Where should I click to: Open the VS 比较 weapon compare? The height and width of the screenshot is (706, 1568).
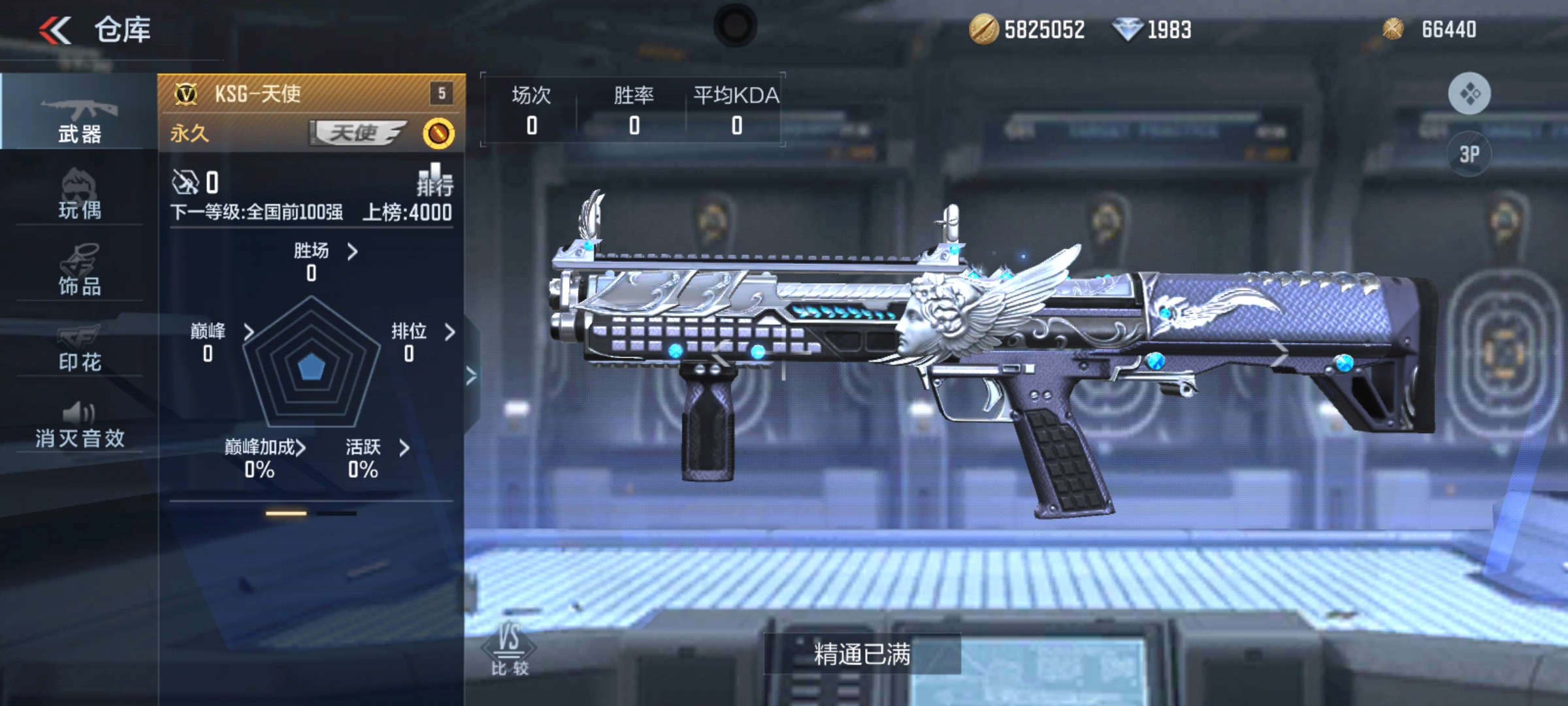(510, 648)
